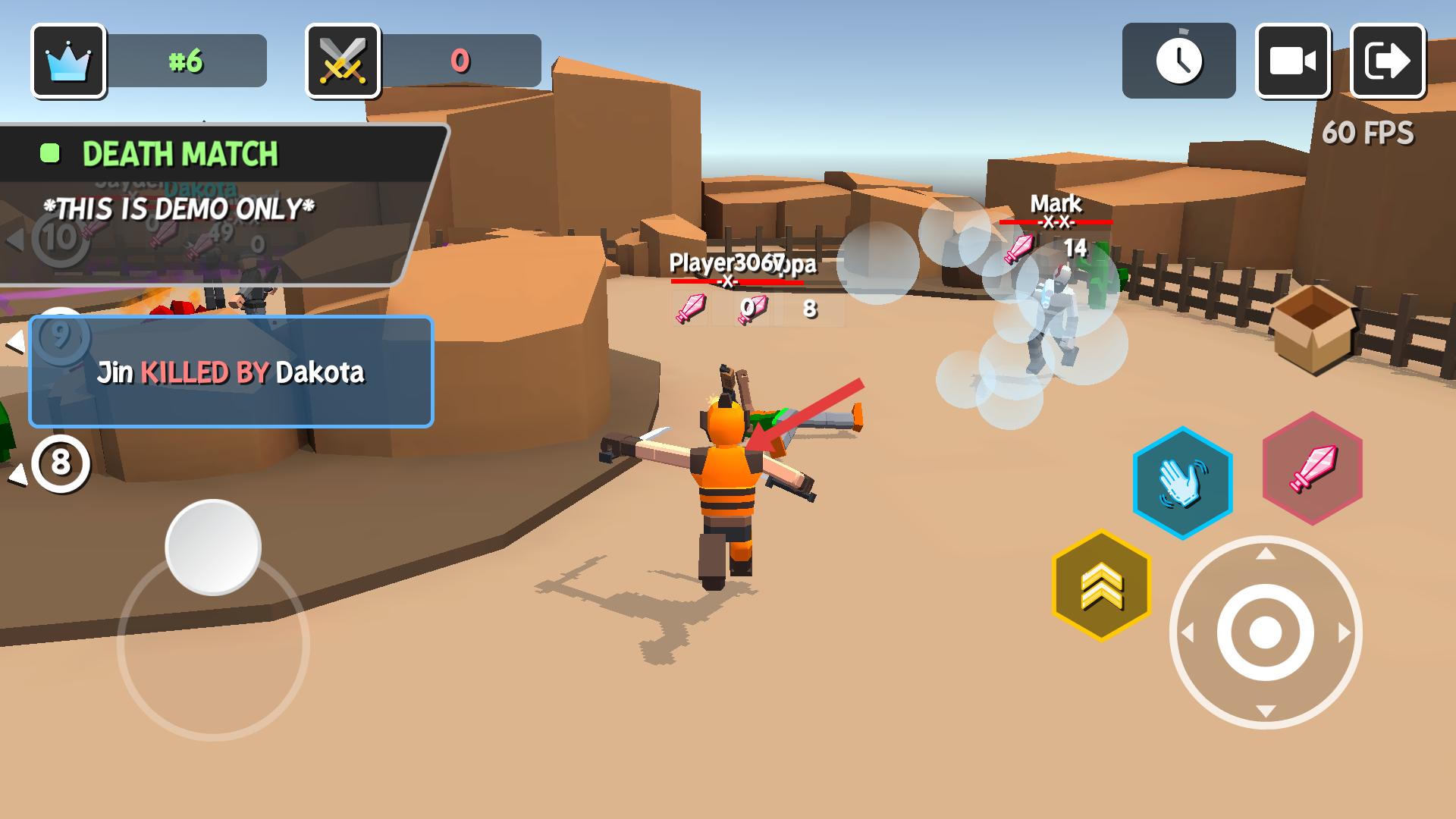Open the crown leaderboard icon
The height and width of the screenshot is (819, 1456).
pyautogui.click(x=68, y=61)
